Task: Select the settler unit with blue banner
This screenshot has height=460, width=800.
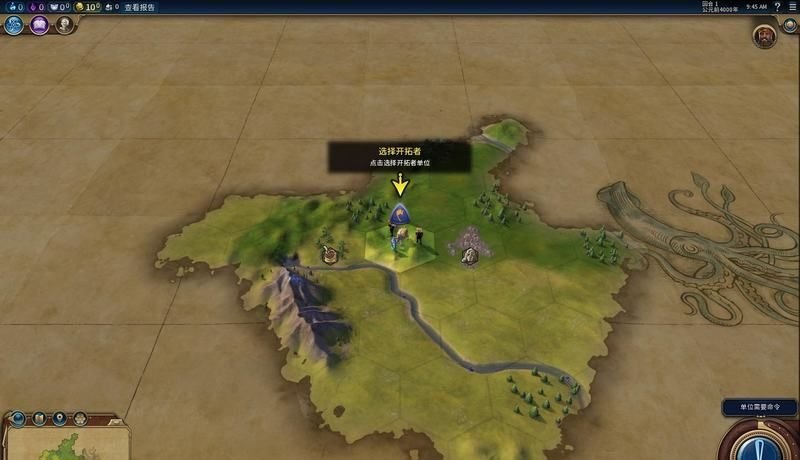Action: (400, 215)
